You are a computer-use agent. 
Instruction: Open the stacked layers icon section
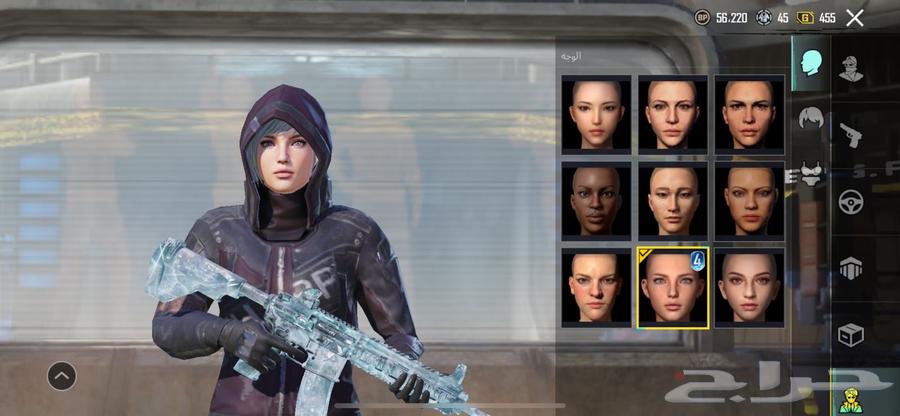point(852,268)
